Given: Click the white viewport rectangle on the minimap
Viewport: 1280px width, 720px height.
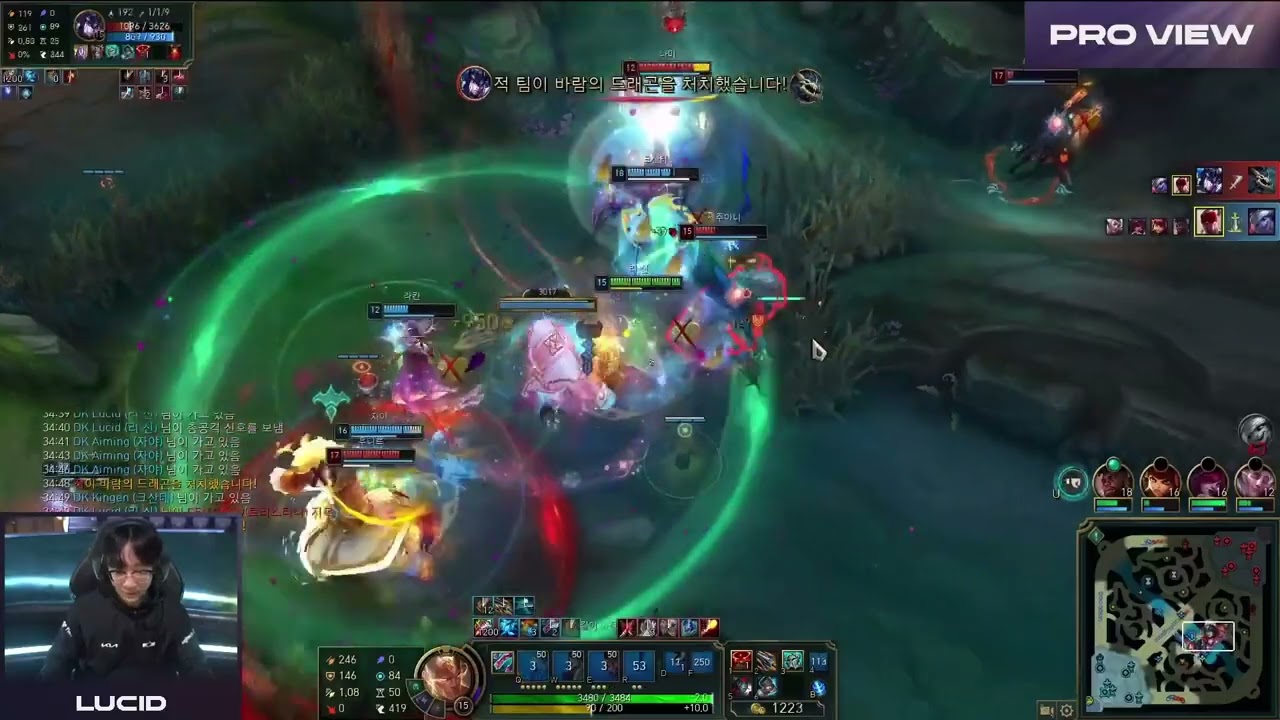Looking at the screenshot, I should [1208, 636].
